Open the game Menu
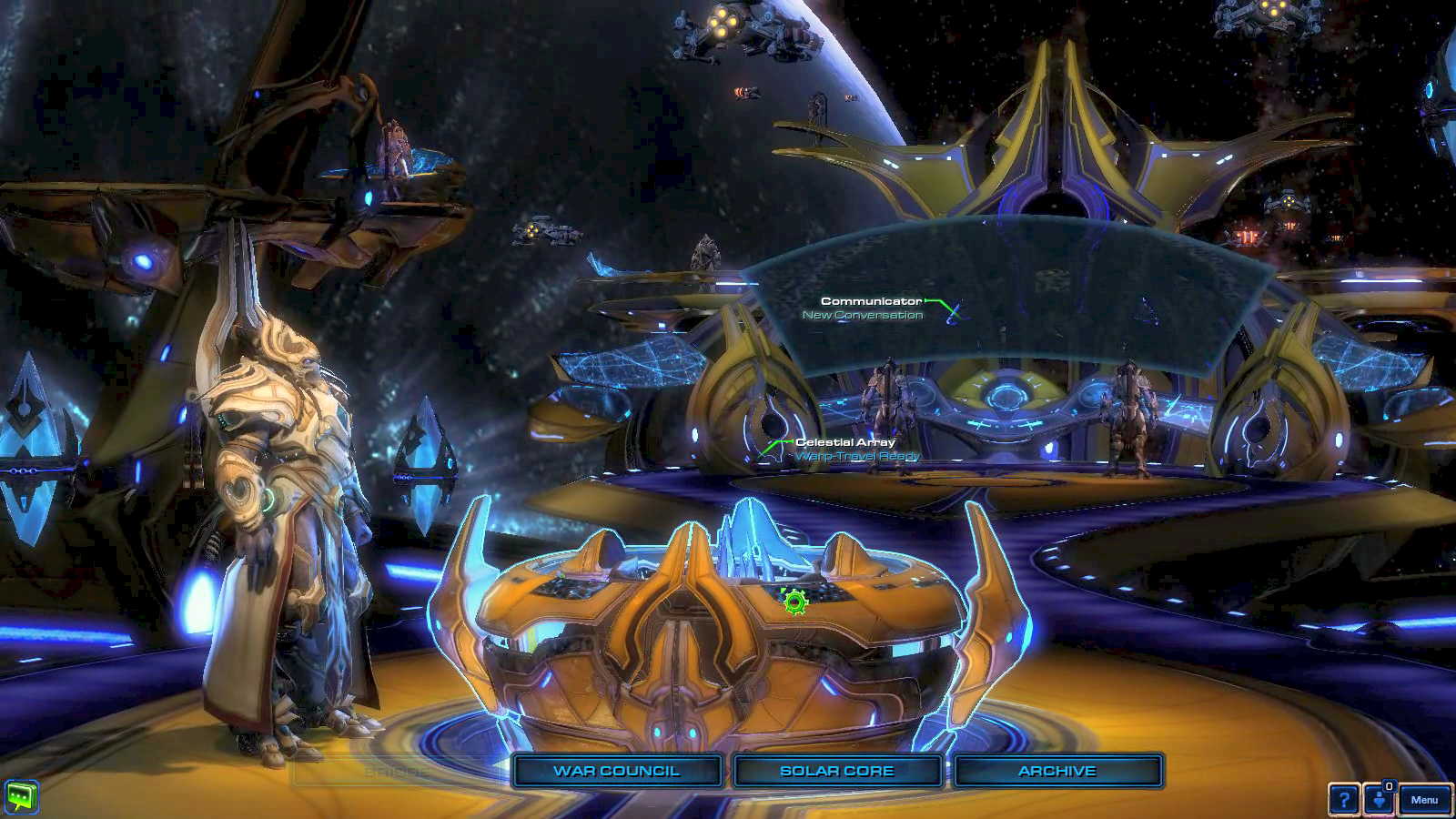The image size is (1456, 819). pyautogui.click(x=1424, y=800)
